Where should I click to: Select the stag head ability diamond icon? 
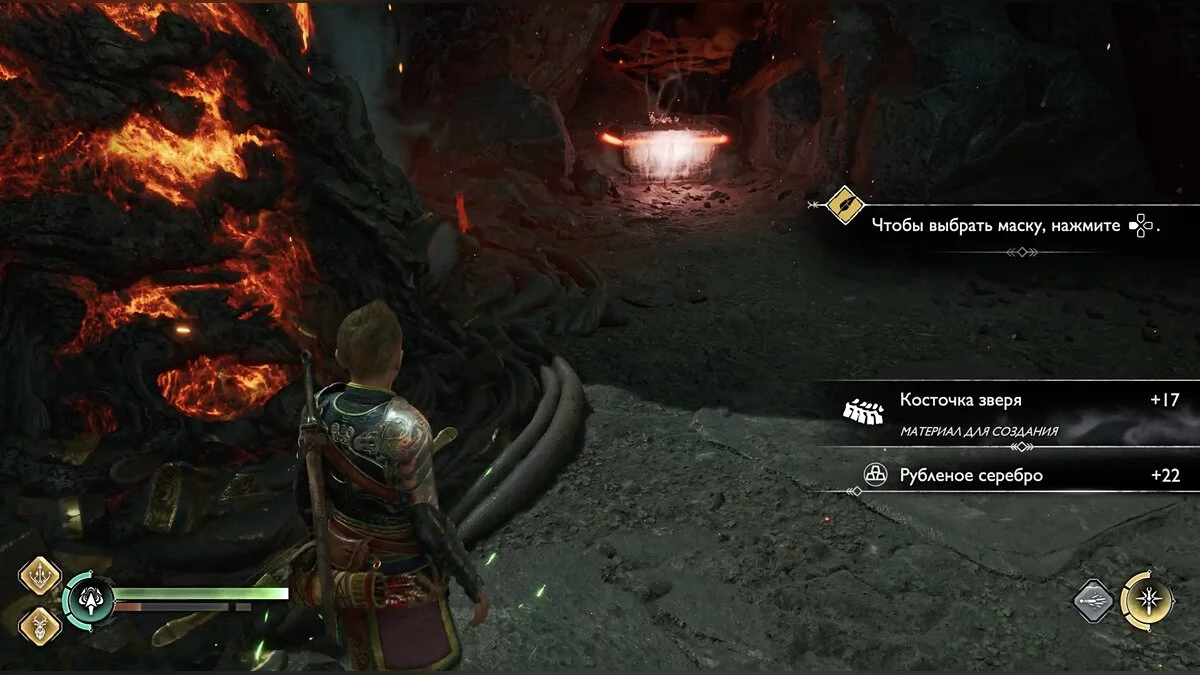click(x=40, y=625)
